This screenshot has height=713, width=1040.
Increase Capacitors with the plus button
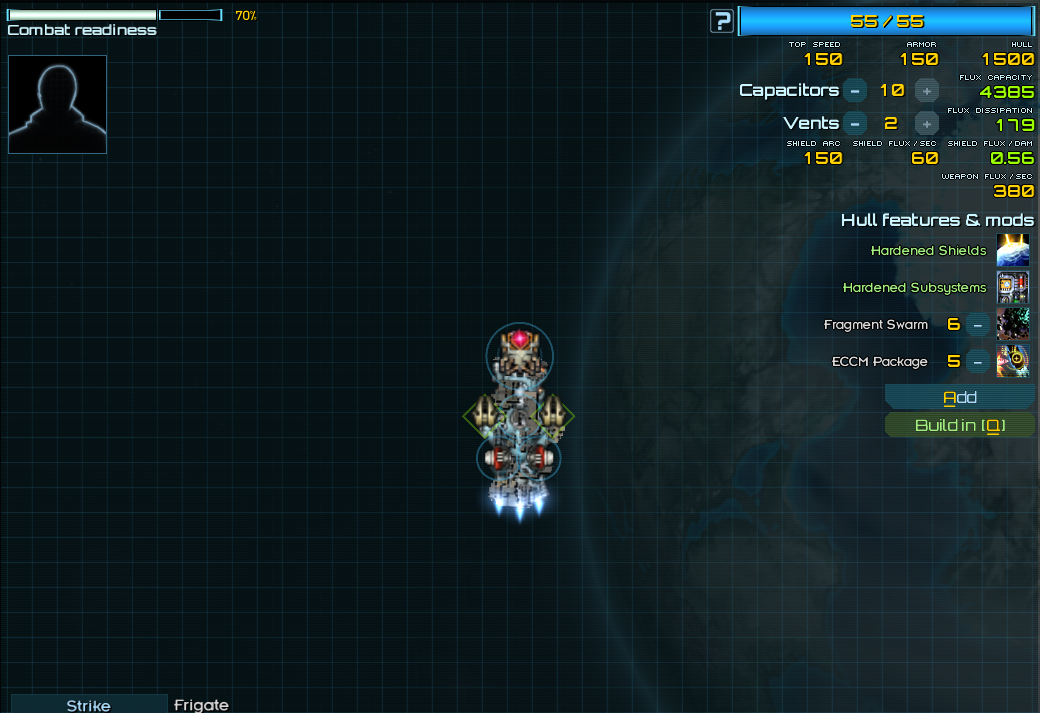pyautogui.click(x=927, y=90)
